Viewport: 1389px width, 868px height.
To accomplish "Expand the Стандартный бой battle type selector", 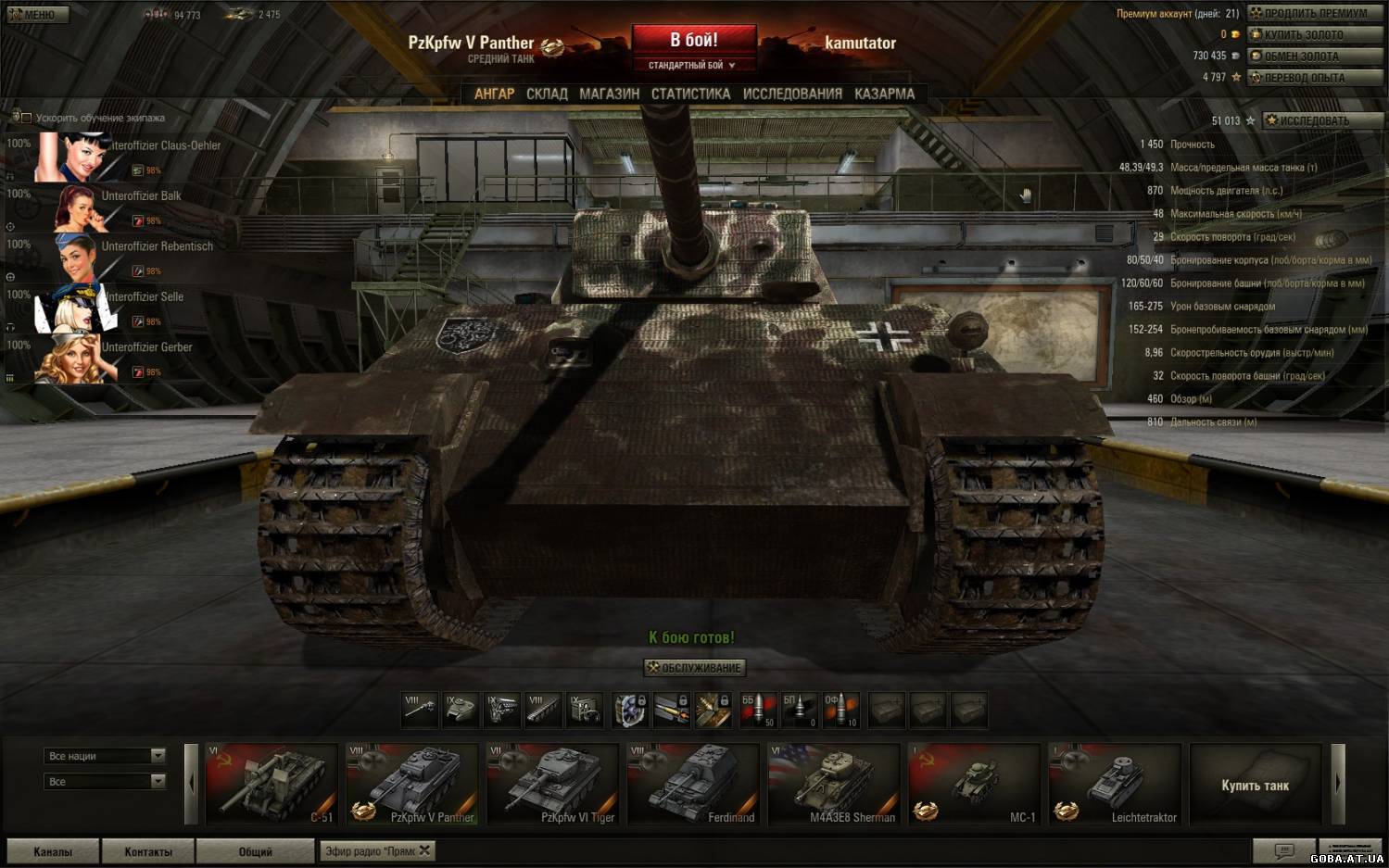I will click(692, 65).
